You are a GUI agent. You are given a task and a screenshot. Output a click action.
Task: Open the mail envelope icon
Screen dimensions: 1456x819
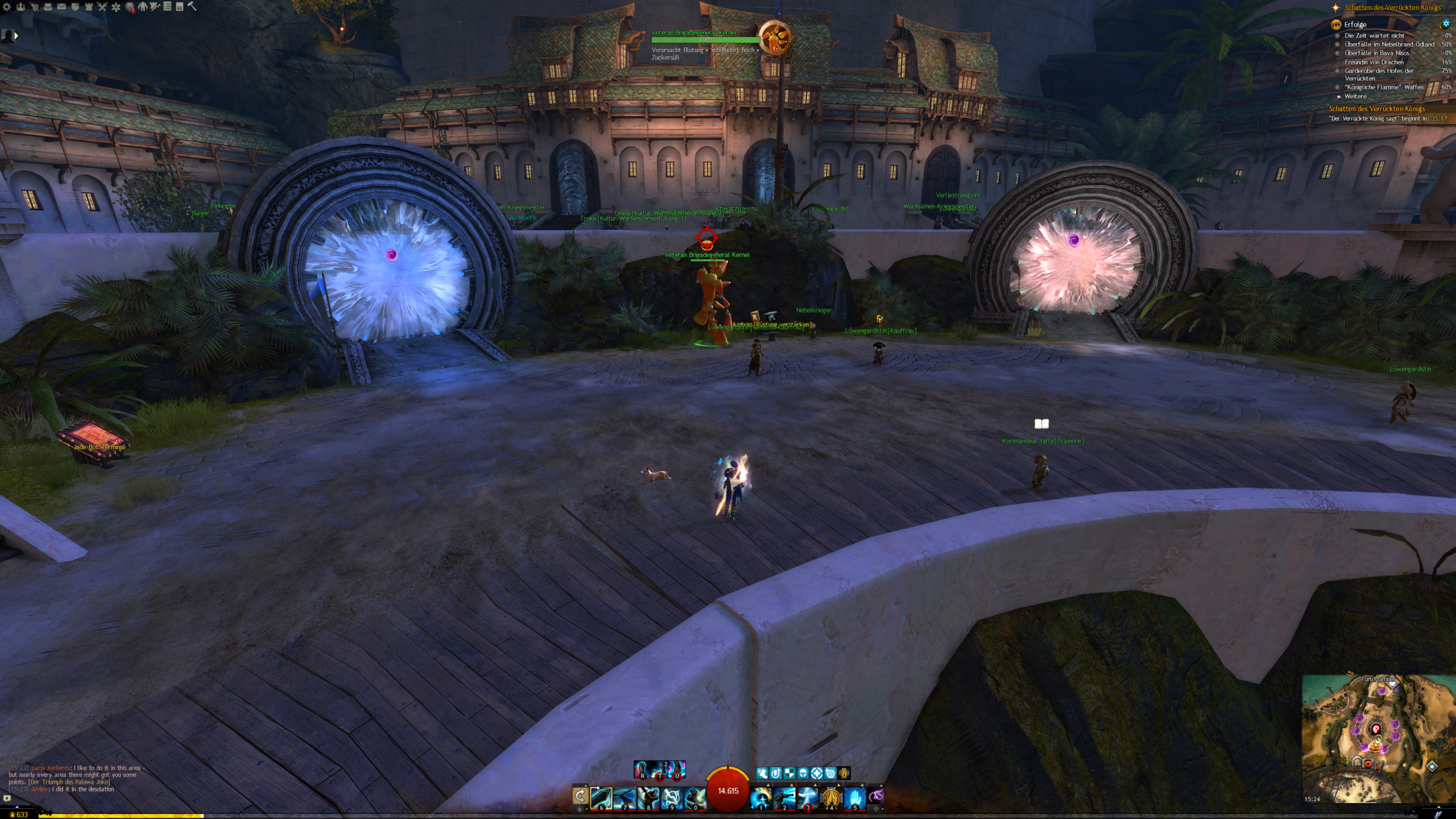click(x=61, y=7)
